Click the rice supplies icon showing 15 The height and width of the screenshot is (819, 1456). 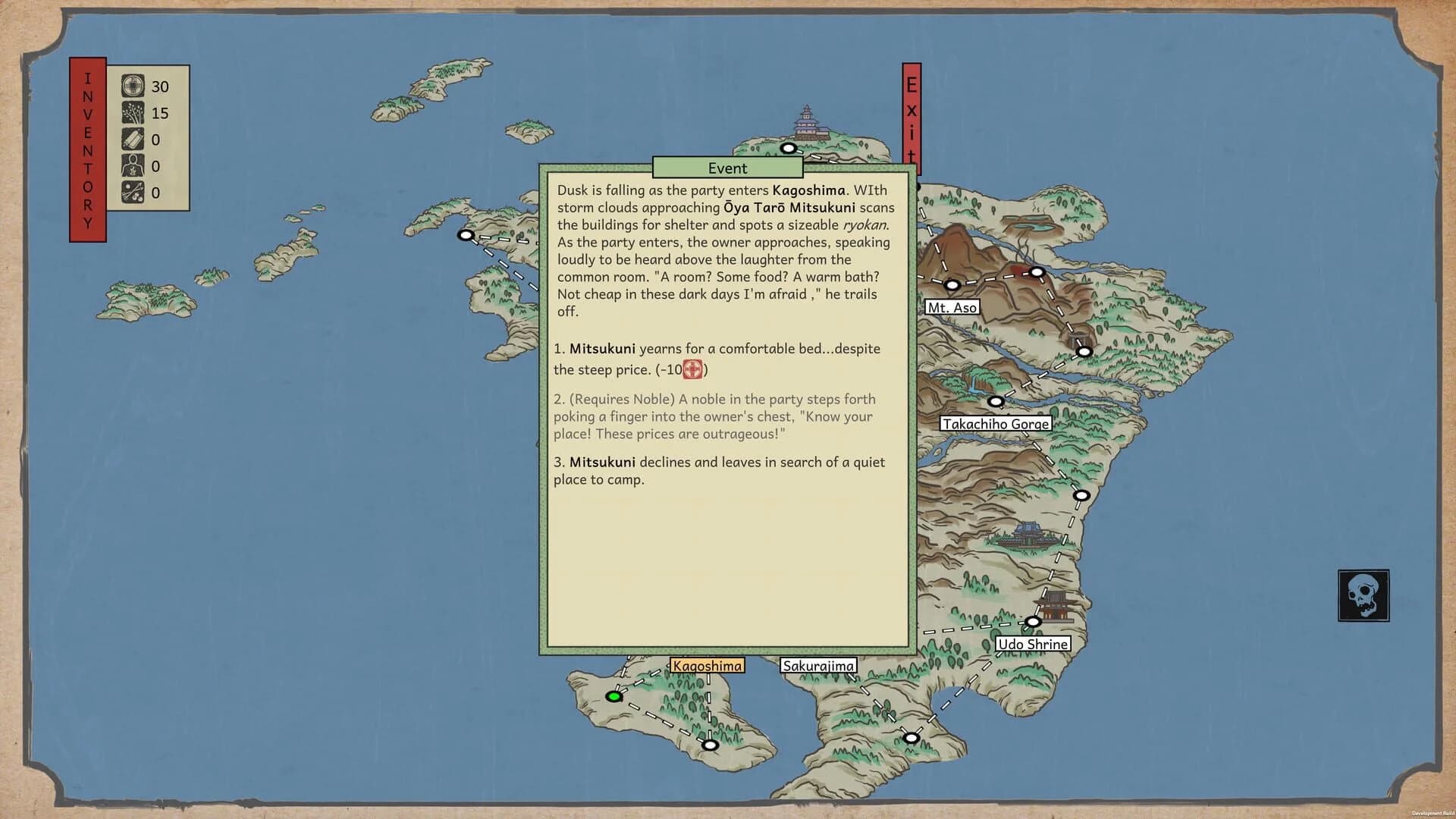(132, 115)
